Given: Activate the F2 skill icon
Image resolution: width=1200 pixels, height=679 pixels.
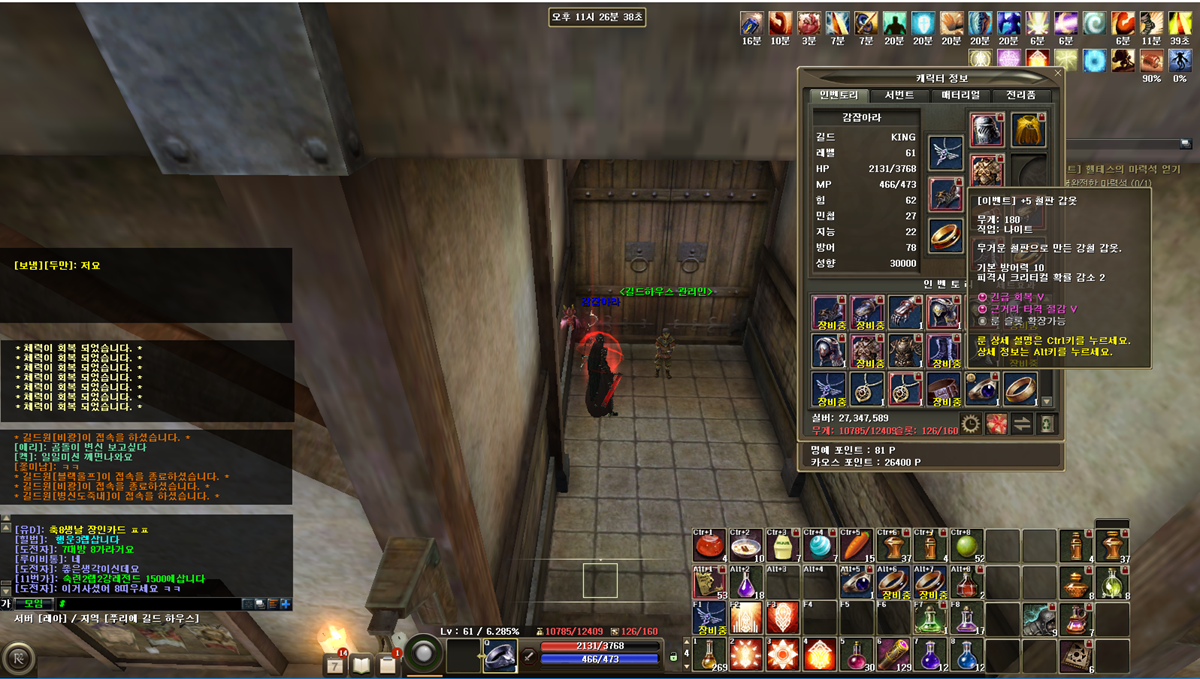Looking at the screenshot, I should (746, 617).
